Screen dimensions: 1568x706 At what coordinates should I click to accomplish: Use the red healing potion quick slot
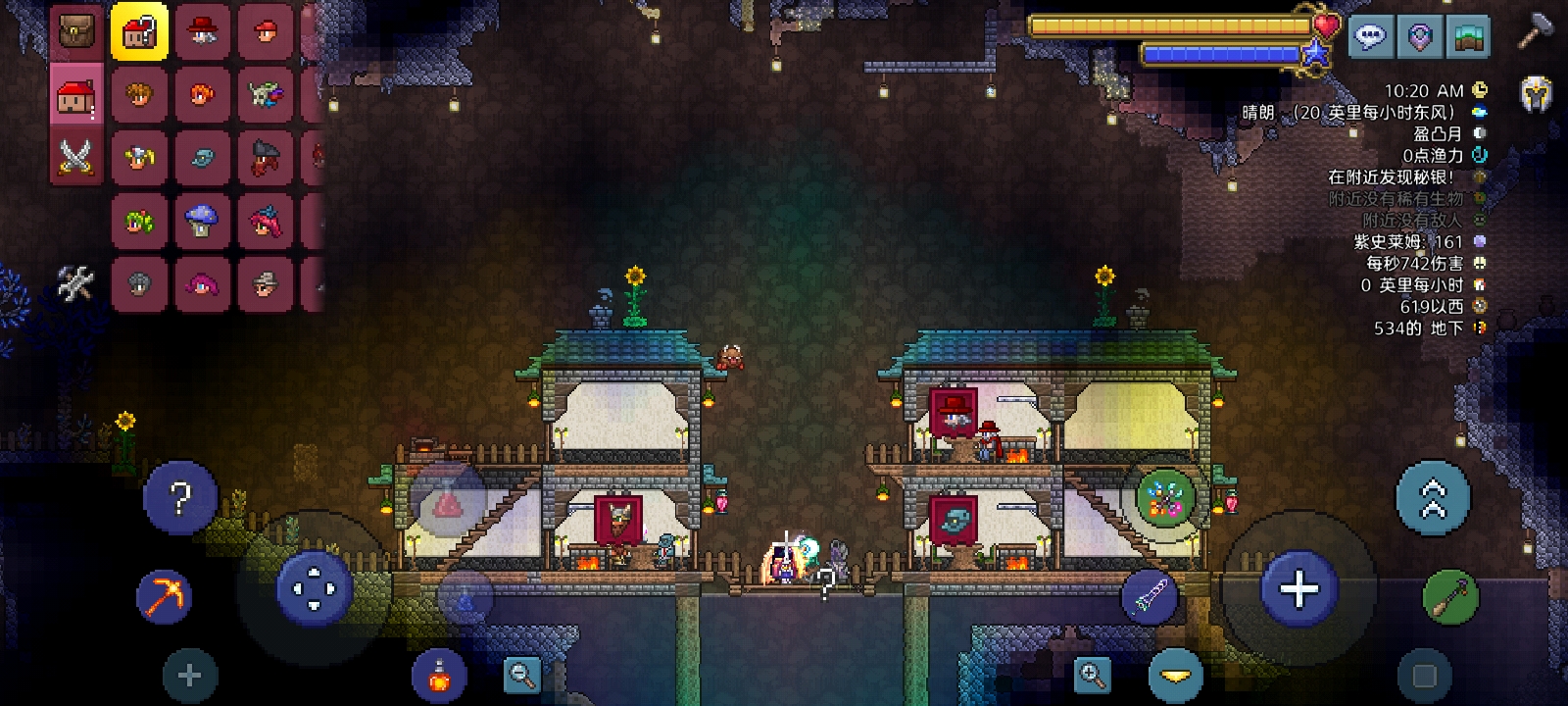coord(439,675)
